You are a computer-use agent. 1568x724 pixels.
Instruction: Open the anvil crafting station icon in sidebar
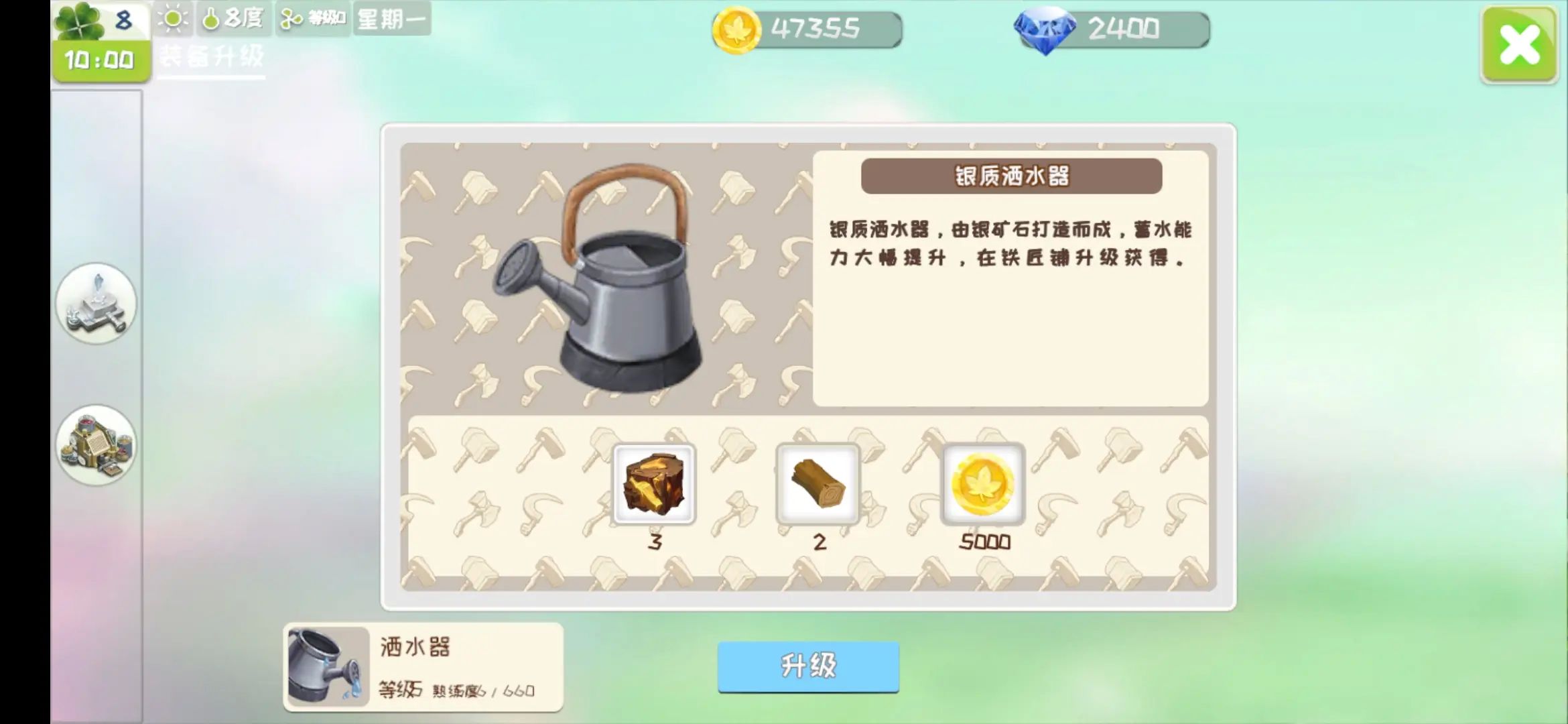pos(96,305)
